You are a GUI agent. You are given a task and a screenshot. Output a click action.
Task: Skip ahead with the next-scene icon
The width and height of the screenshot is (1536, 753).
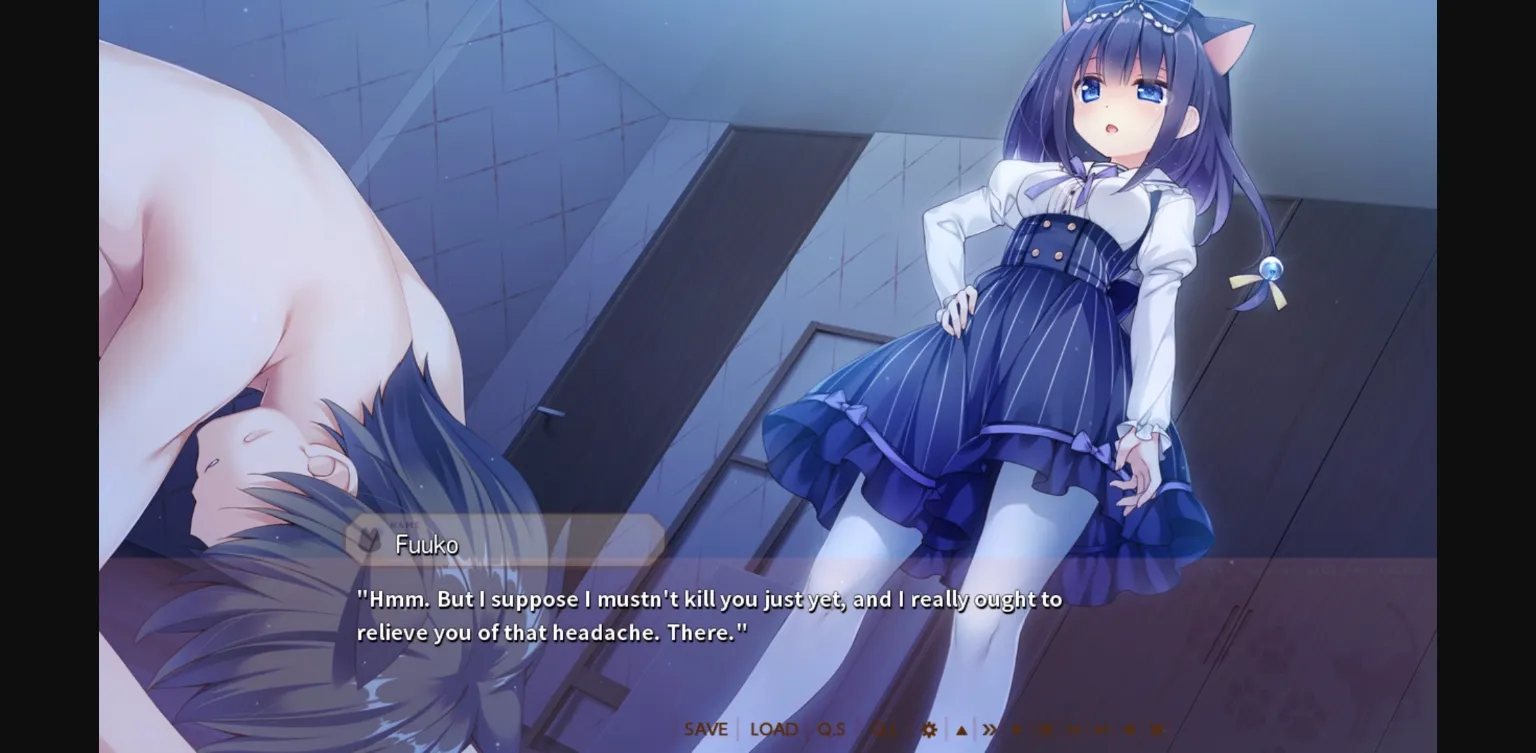pos(1101,729)
